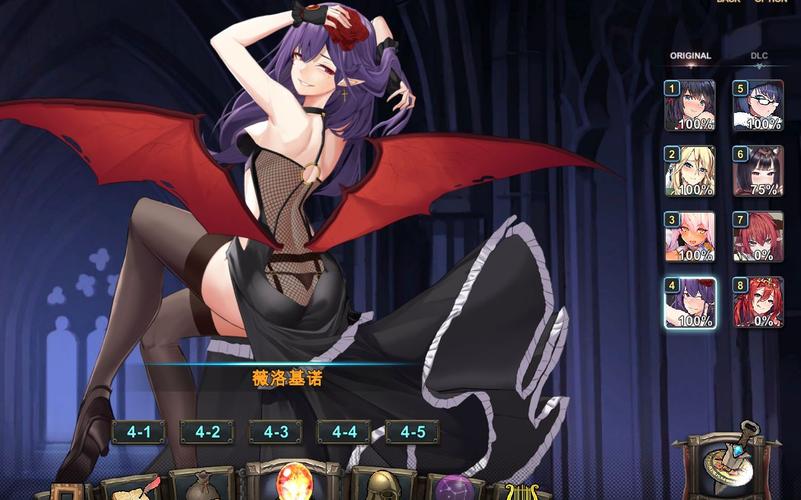The image size is (801, 500).
Task: Select the glasses girl portrait numbered 5
Action: tap(758, 106)
